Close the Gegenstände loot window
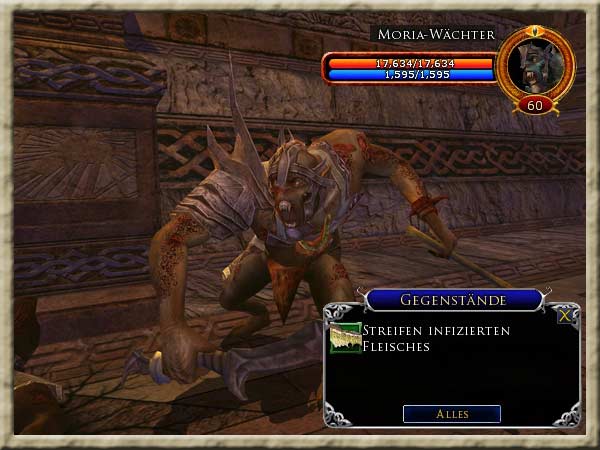The width and height of the screenshot is (600, 450). click(x=566, y=315)
